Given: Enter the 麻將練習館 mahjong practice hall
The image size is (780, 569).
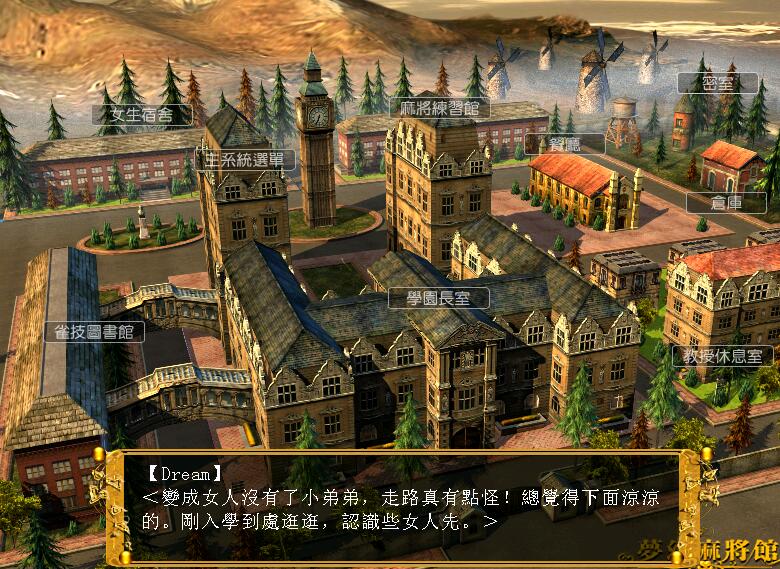Looking at the screenshot, I should pos(439,108).
